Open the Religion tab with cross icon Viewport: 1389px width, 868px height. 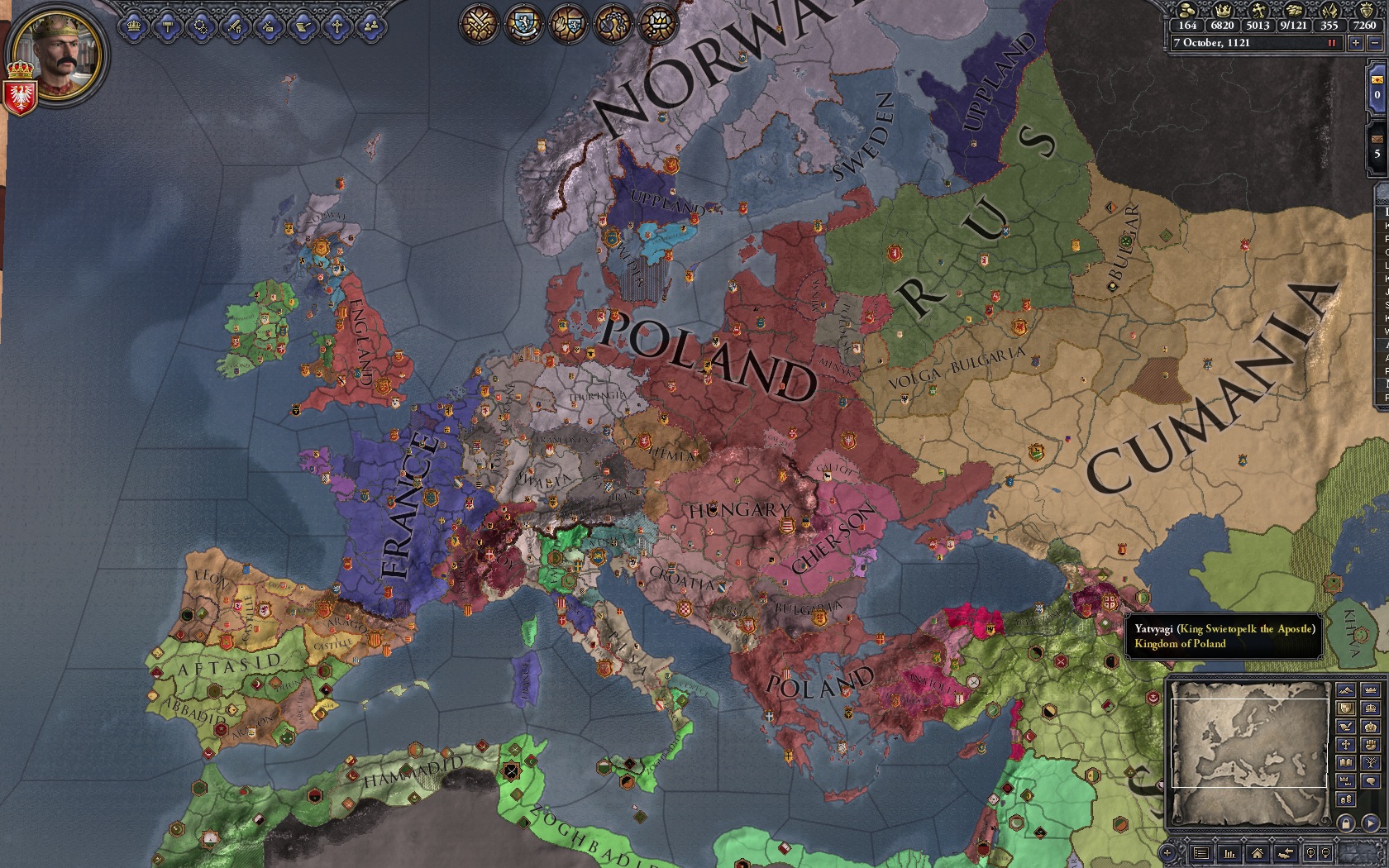337,26
